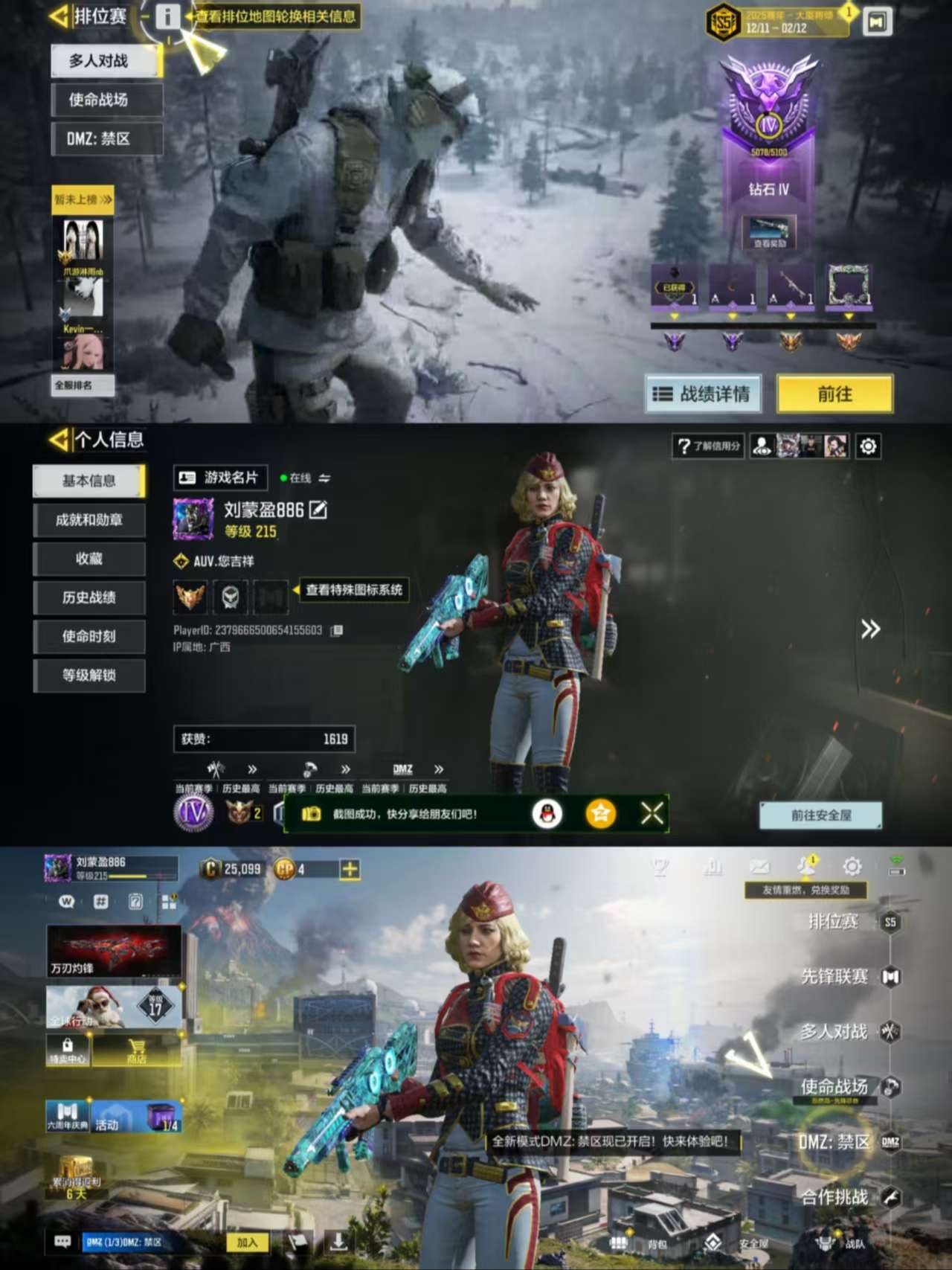Open the 使命时刻 tab
This screenshot has height=1270, width=952.
89,636
